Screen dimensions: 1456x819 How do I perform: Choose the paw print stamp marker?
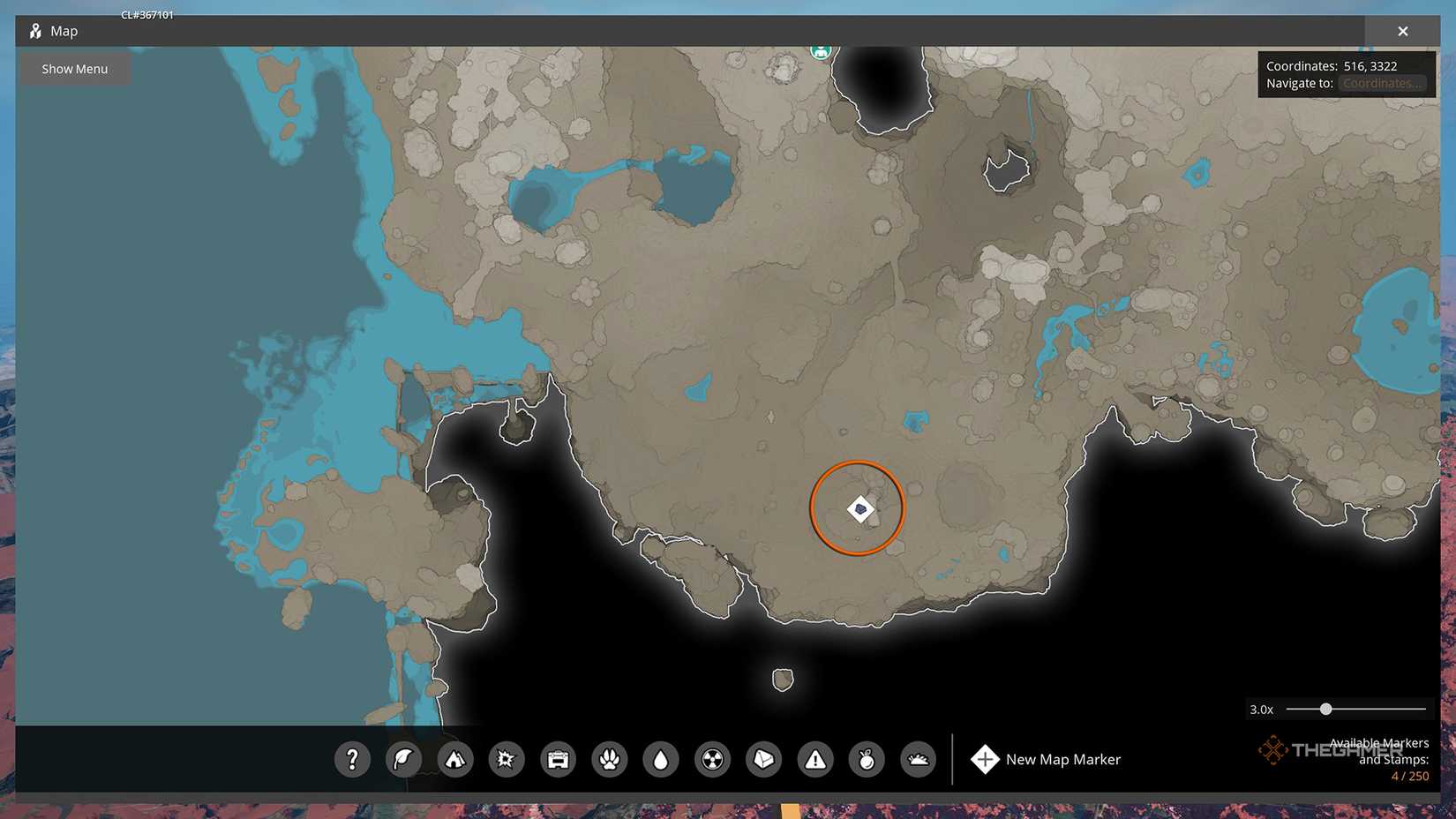pyautogui.click(x=609, y=759)
